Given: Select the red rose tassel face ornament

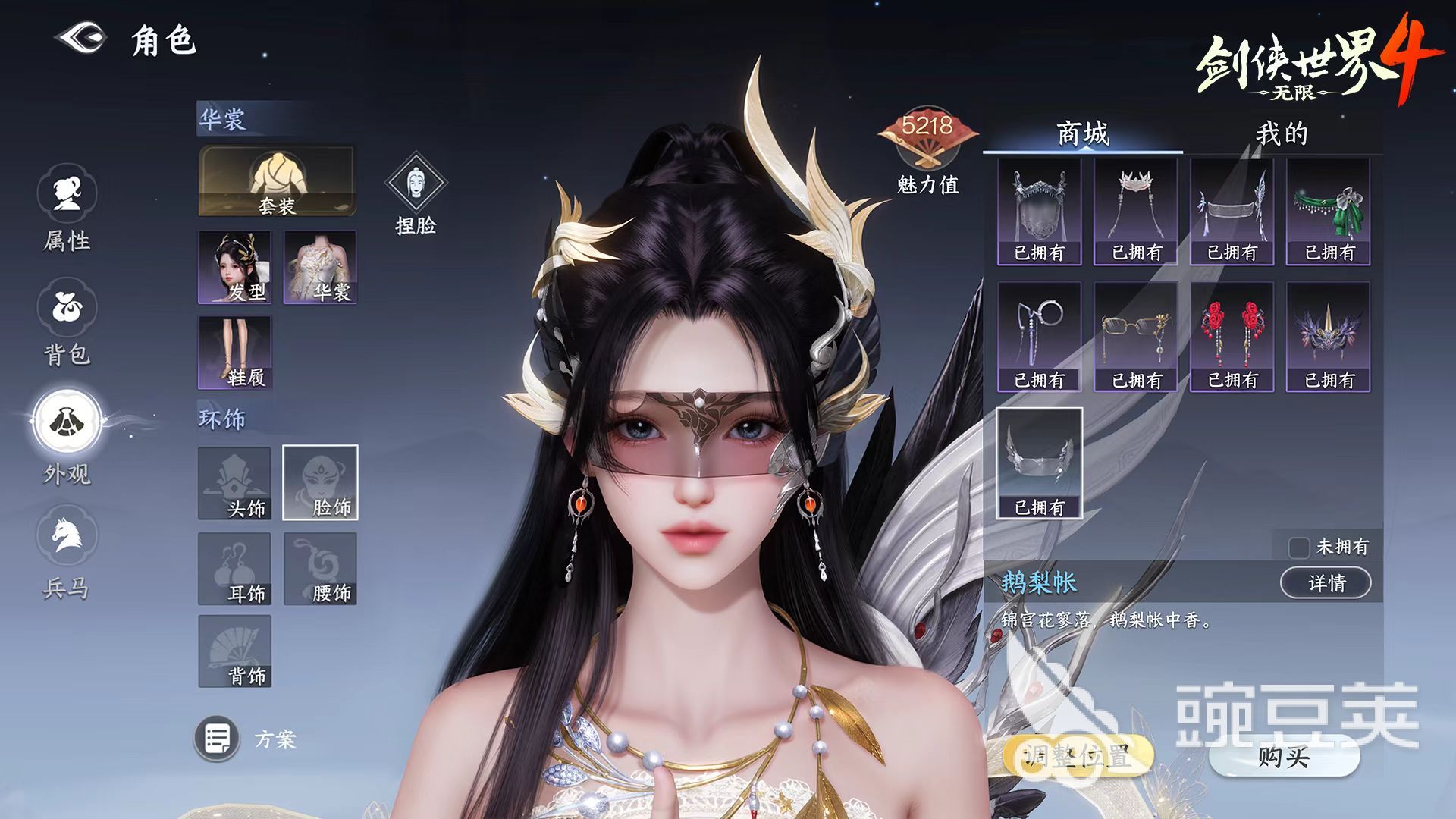Looking at the screenshot, I should [x=1232, y=337].
